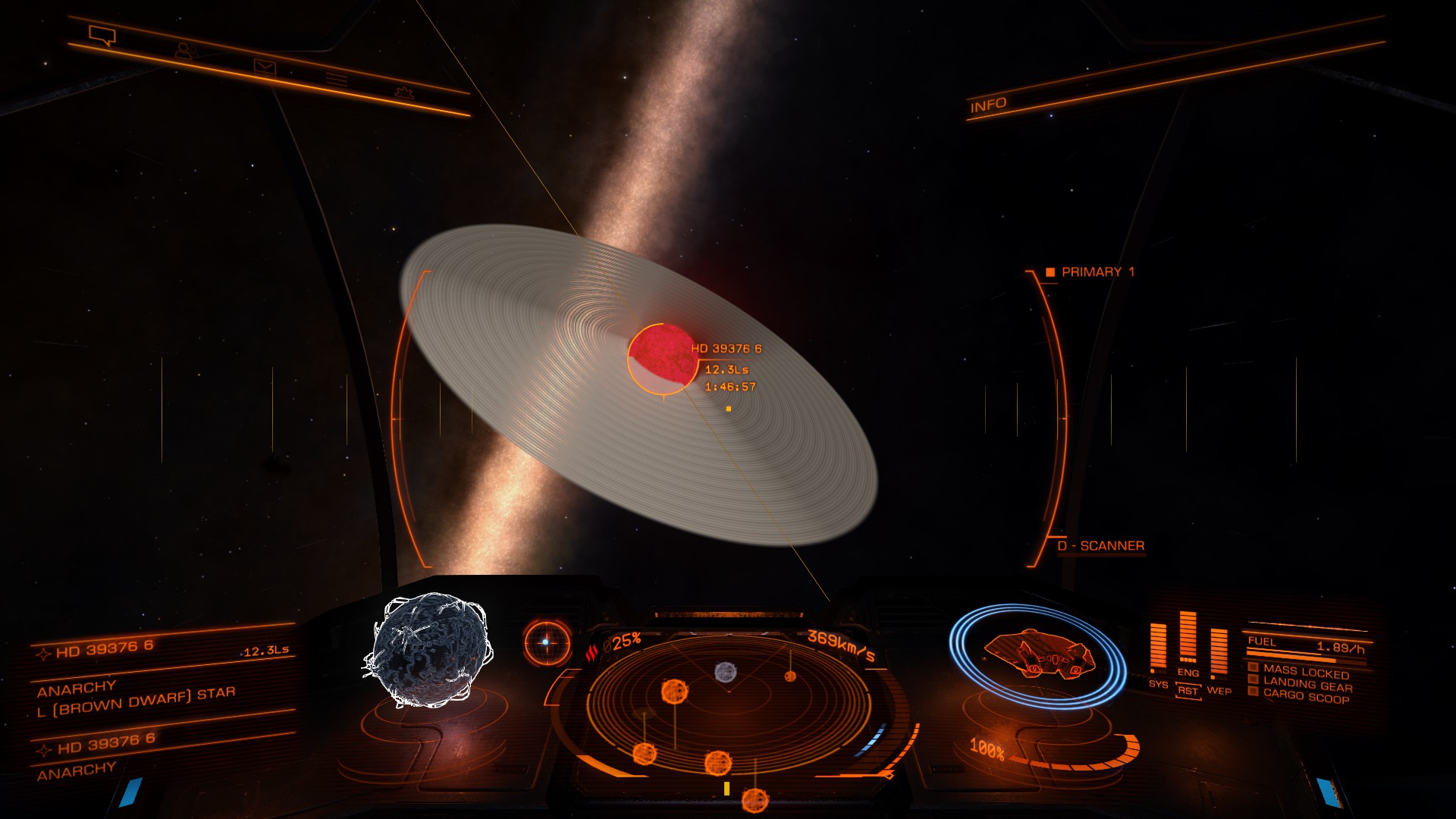Click the target hologram sphere
This screenshot has width=1456, height=819.
(428, 651)
